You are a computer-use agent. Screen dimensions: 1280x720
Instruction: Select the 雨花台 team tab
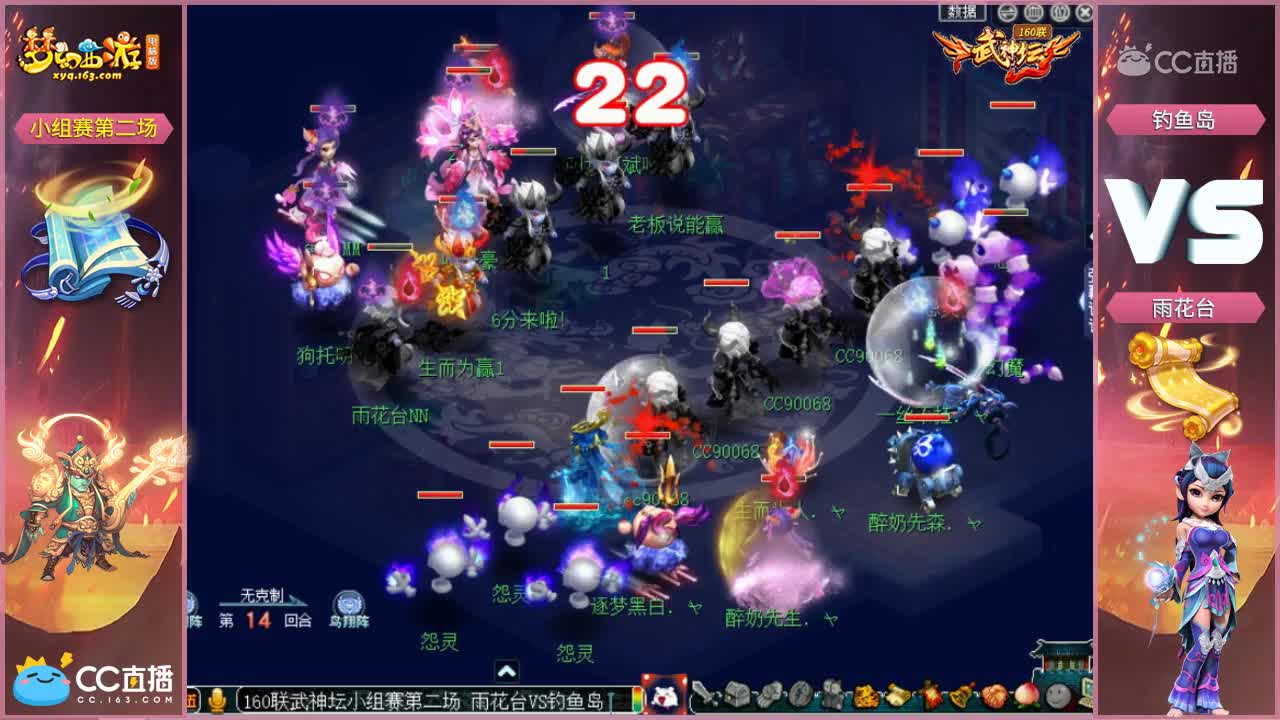1185,310
